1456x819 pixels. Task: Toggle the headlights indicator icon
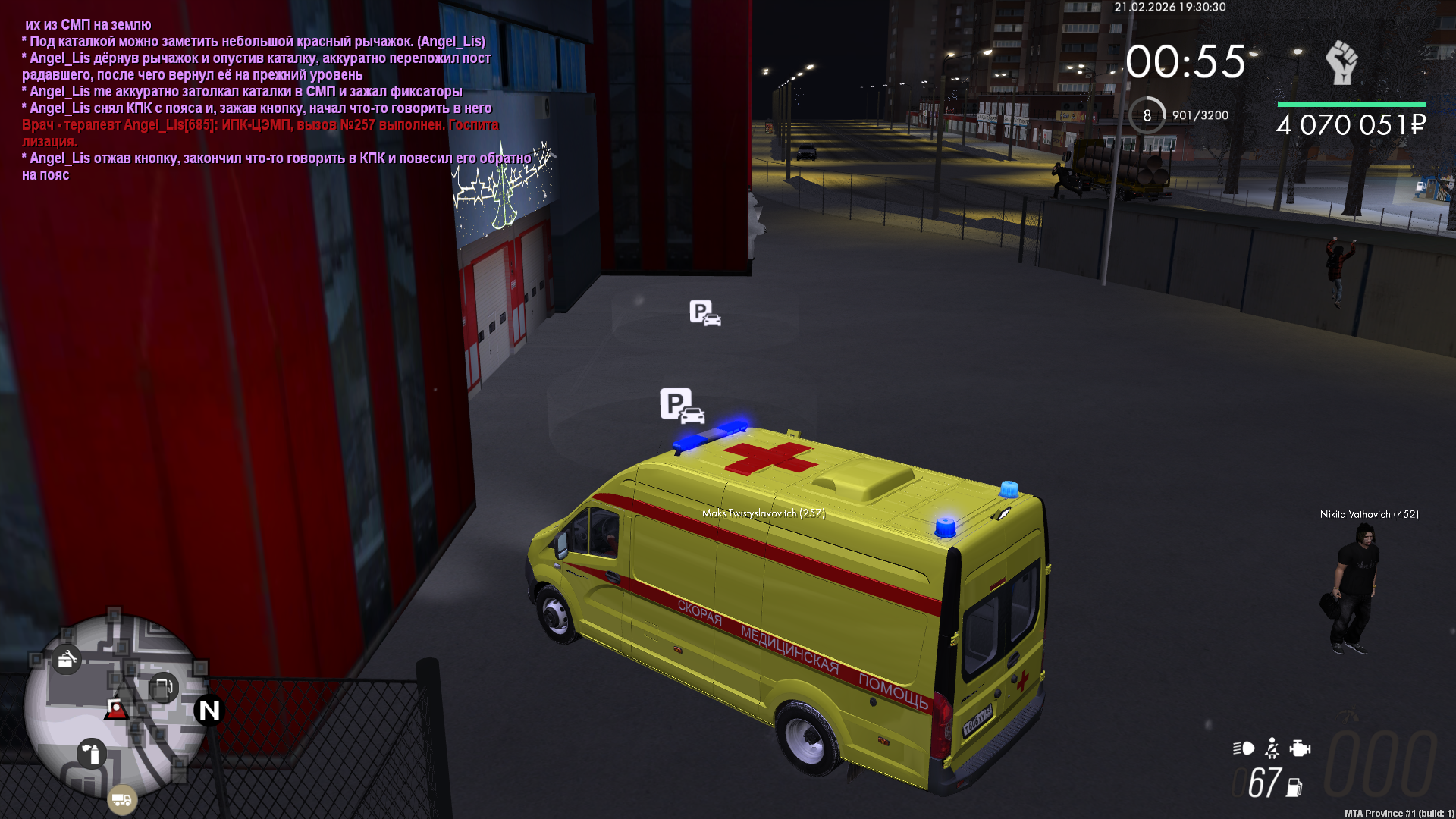pyautogui.click(x=1244, y=748)
